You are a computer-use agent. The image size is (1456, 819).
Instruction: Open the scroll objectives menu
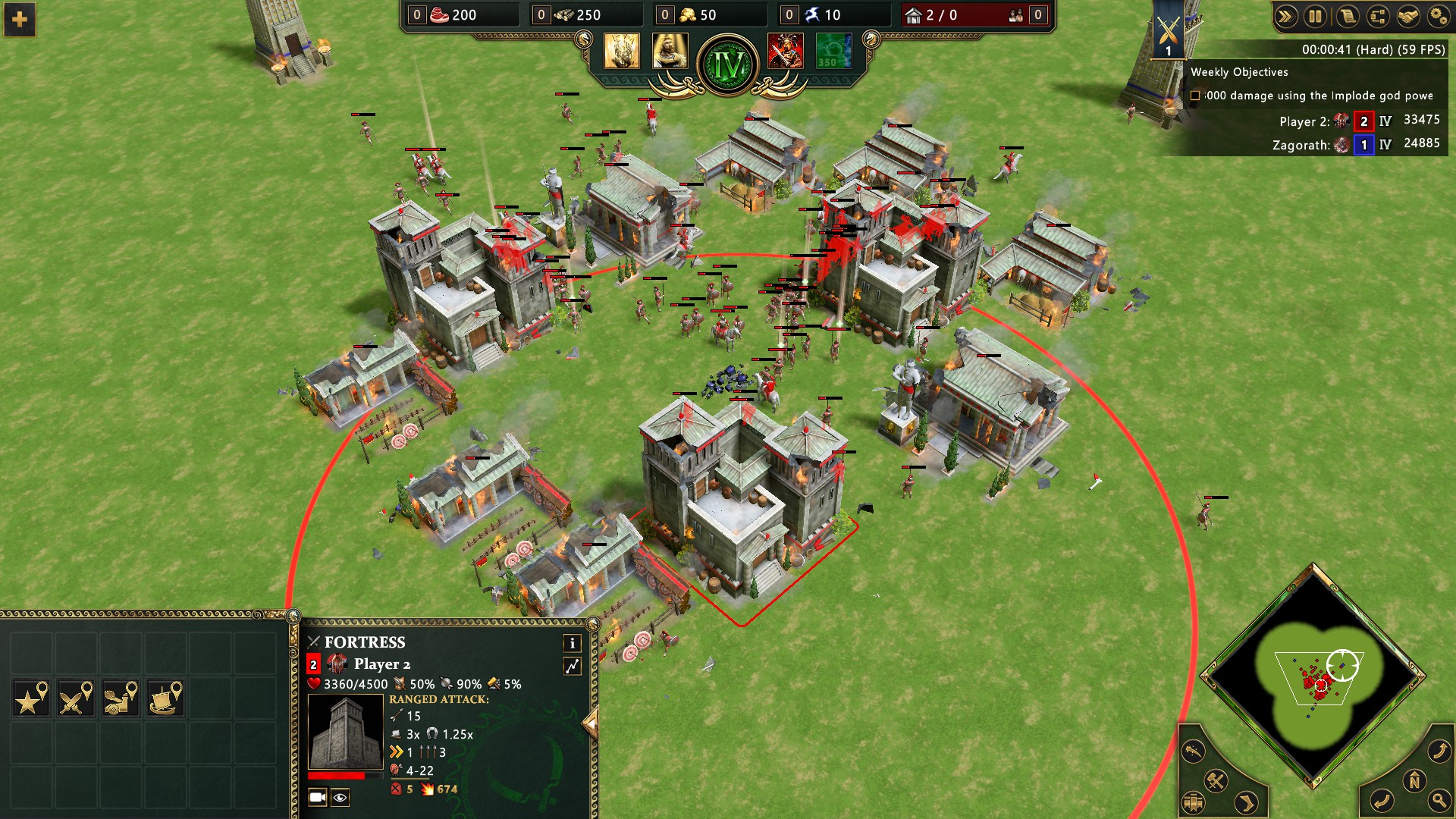(1347, 17)
